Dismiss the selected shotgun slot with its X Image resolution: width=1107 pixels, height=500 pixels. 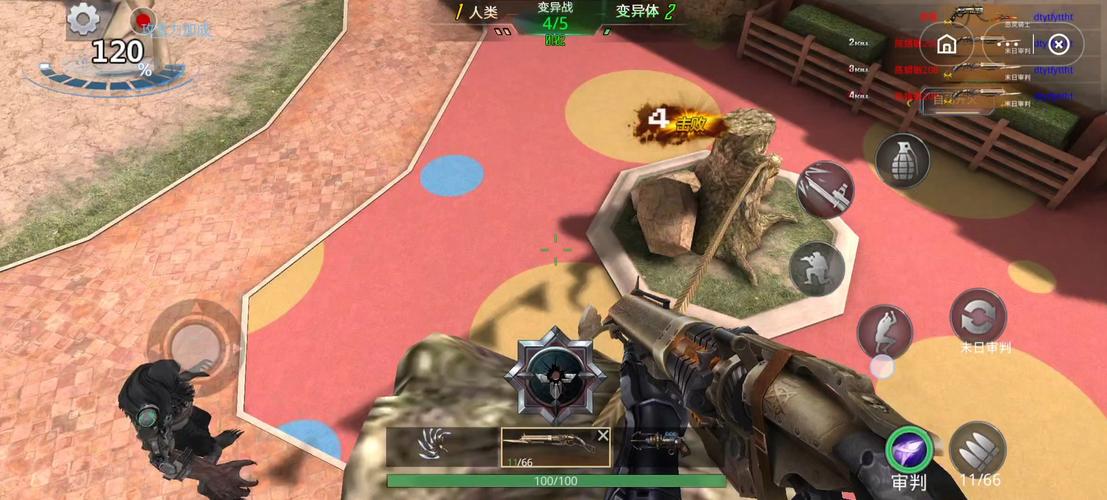click(x=603, y=435)
